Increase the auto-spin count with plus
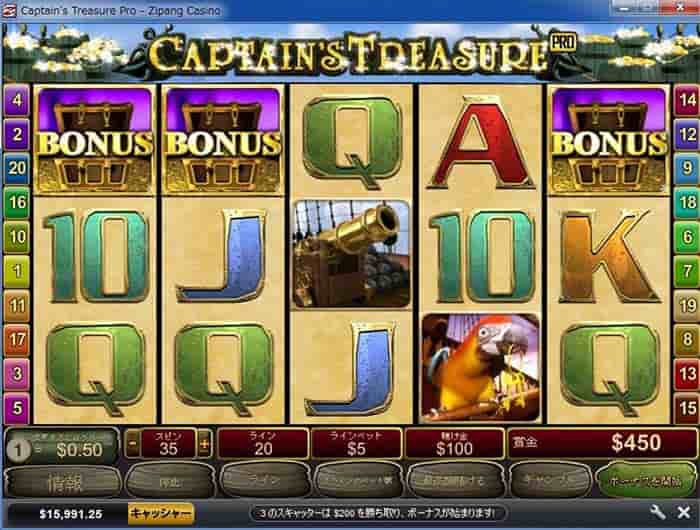Screen dimensions: 700x530 click(x=205, y=442)
